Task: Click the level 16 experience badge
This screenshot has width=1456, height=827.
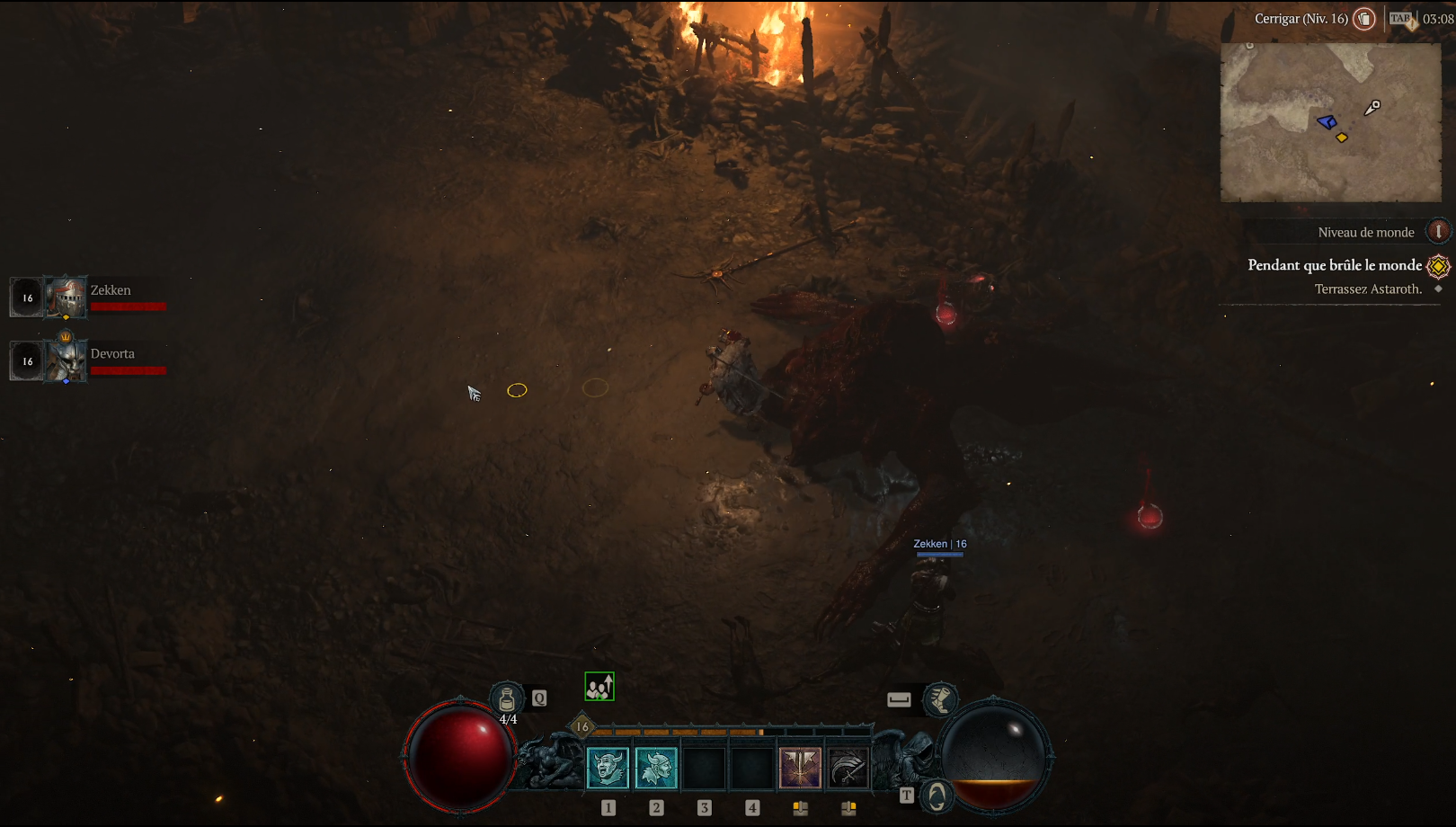Action: pos(582,726)
